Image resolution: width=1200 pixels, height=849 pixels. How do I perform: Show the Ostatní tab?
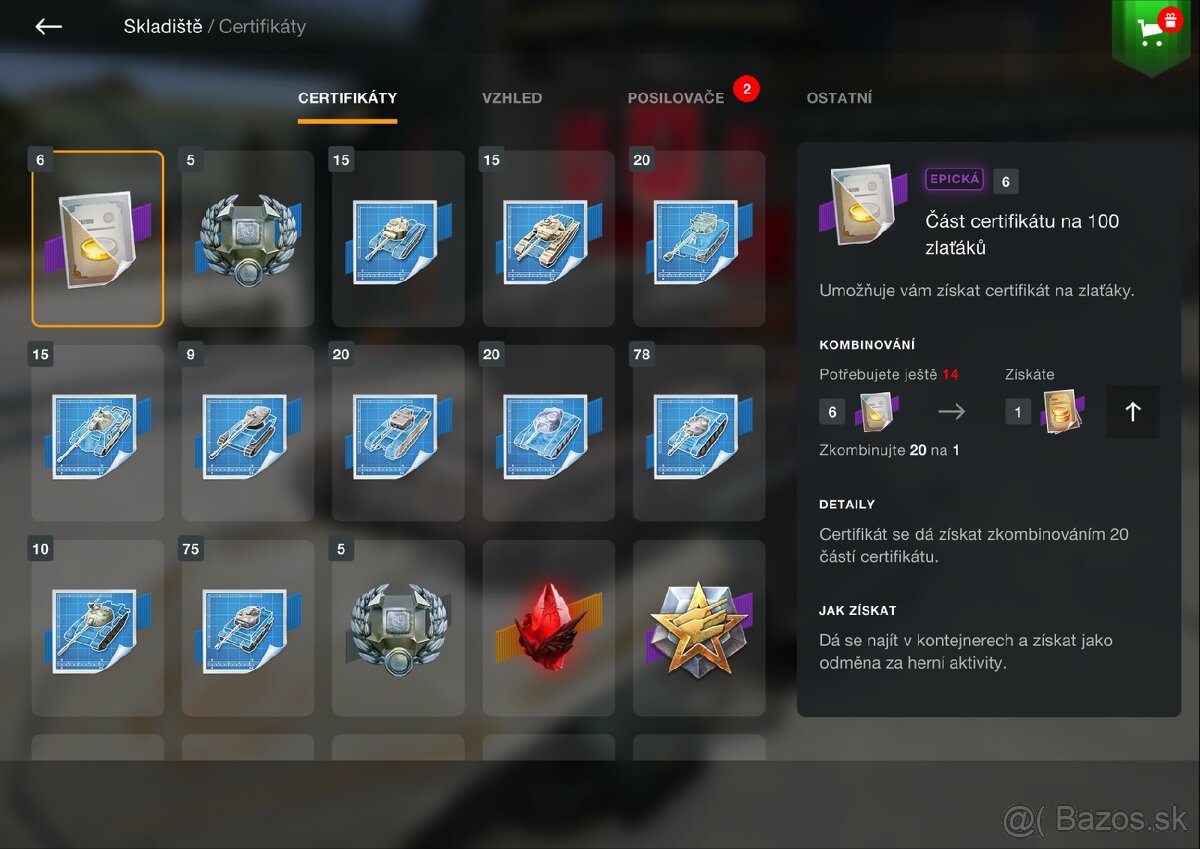click(839, 98)
